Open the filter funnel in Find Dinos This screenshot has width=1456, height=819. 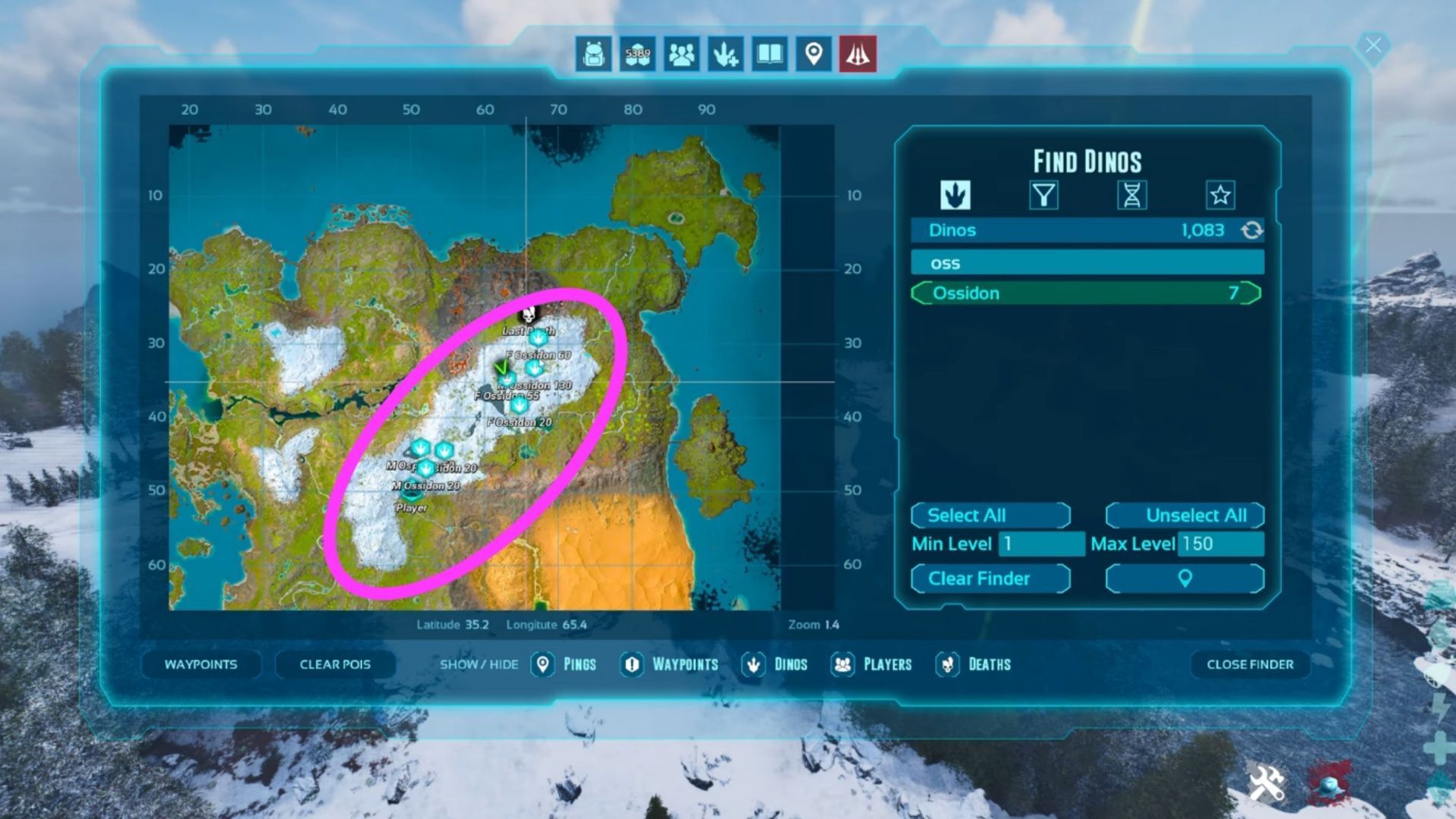(x=1043, y=195)
